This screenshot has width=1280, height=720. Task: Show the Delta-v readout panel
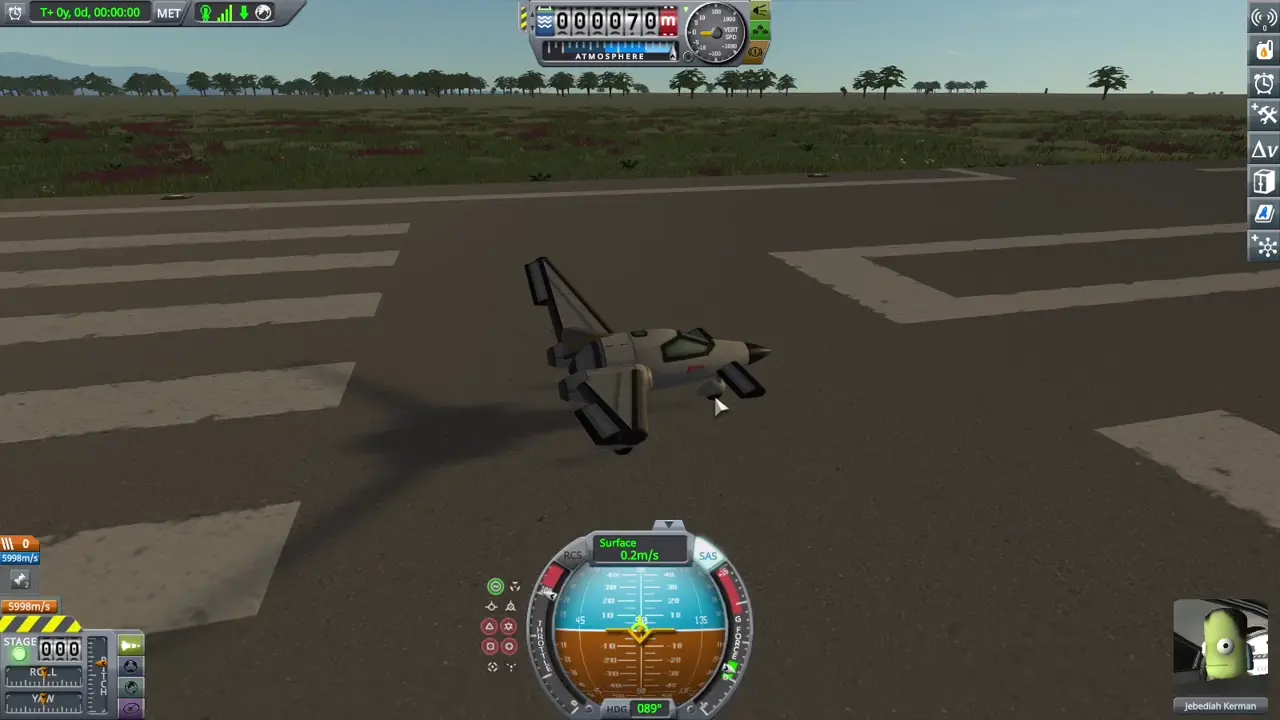1263,149
